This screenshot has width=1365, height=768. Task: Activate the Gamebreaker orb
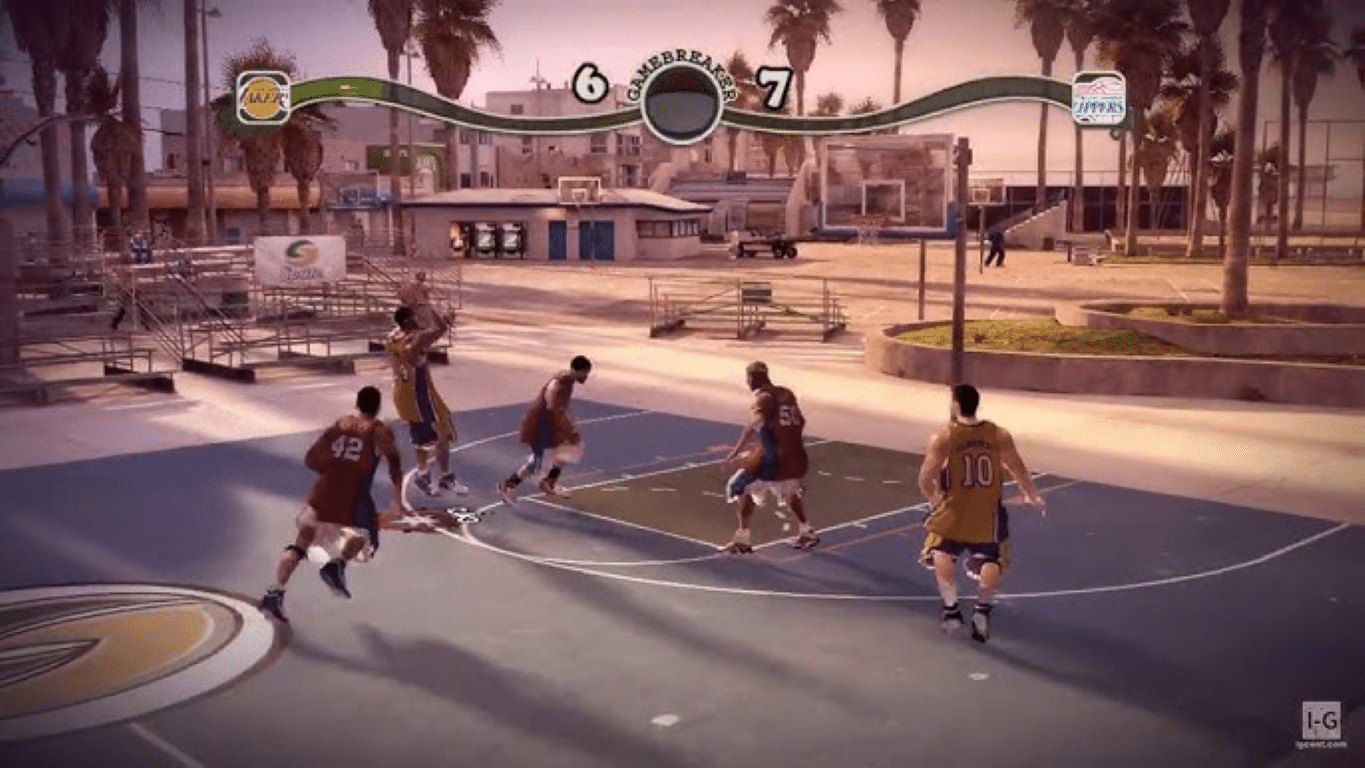[681, 104]
